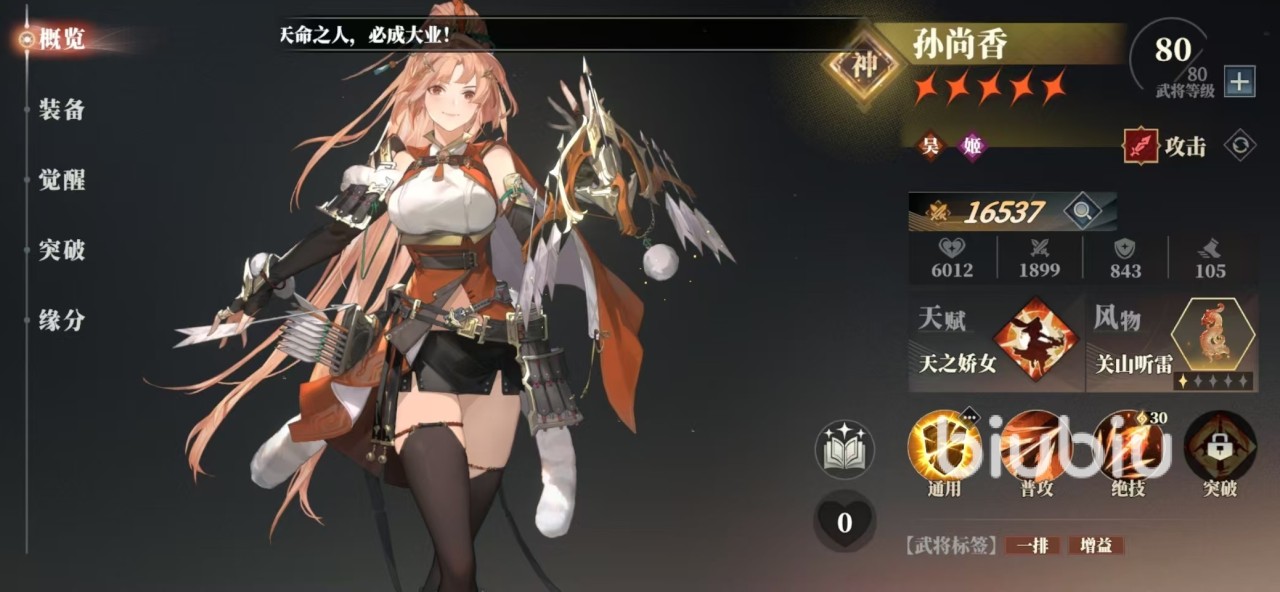Click the 攻击 red sword type icon
The image size is (1280, 592).
1140,146
